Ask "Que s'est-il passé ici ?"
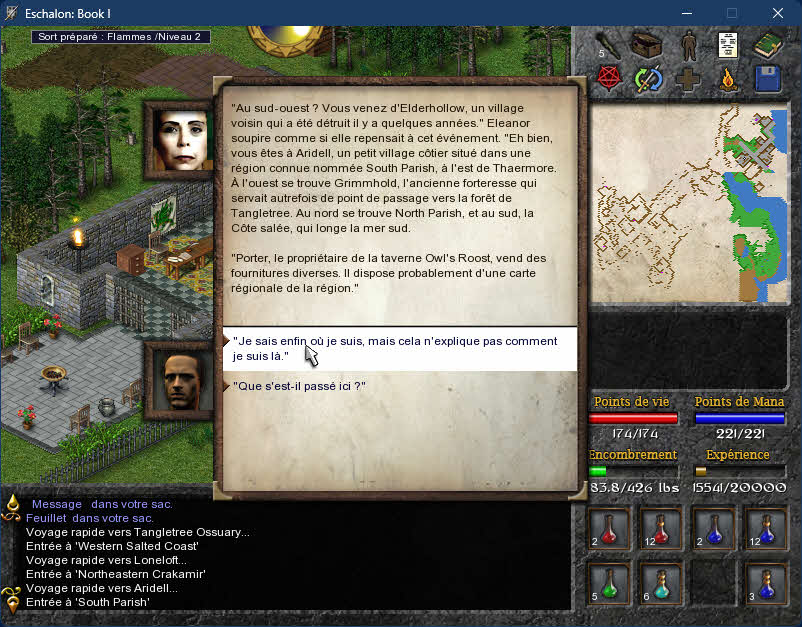Screen dimensions: 802x627 click(297, 386)
